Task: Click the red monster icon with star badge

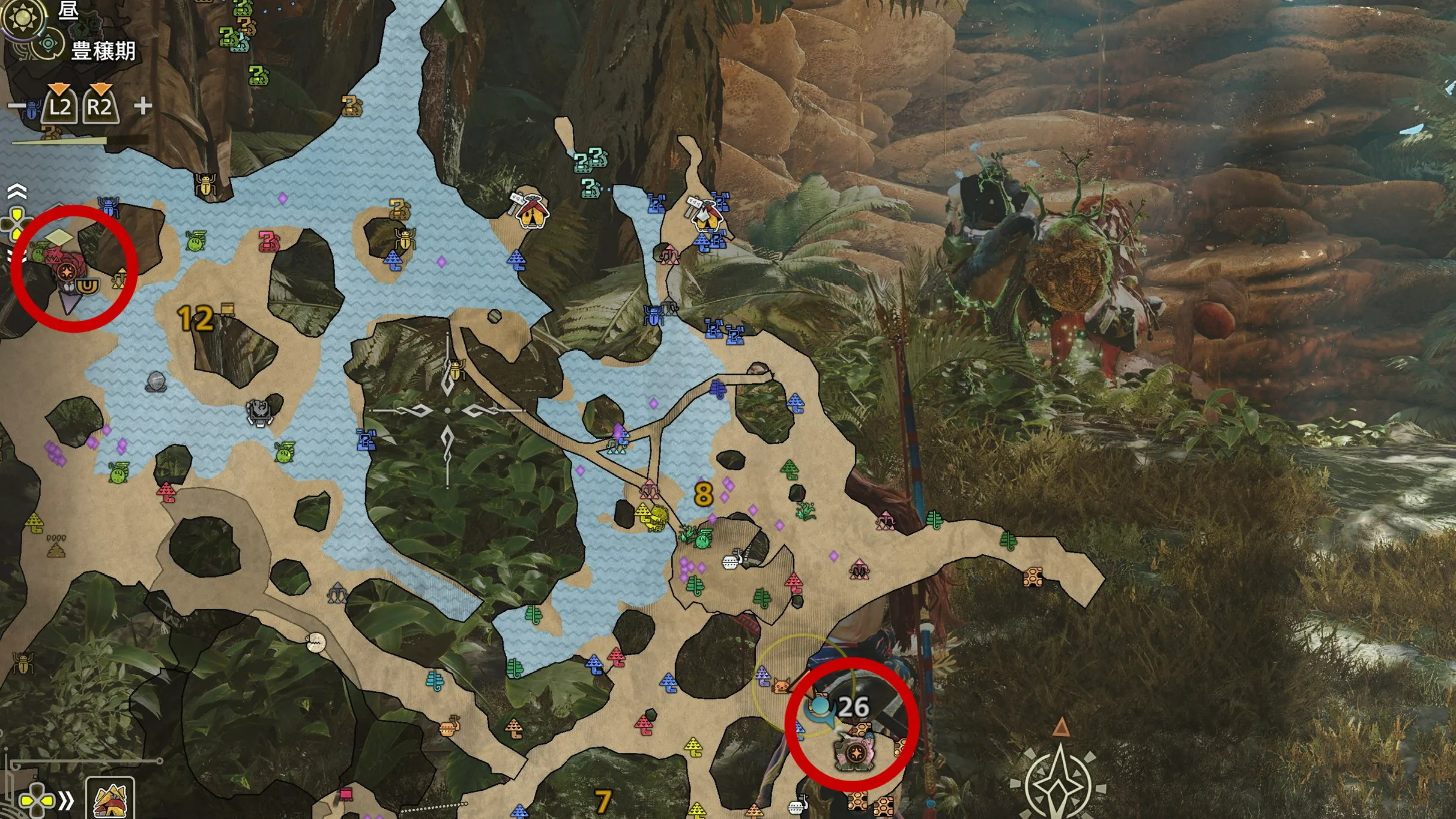Action: [66, 270]
